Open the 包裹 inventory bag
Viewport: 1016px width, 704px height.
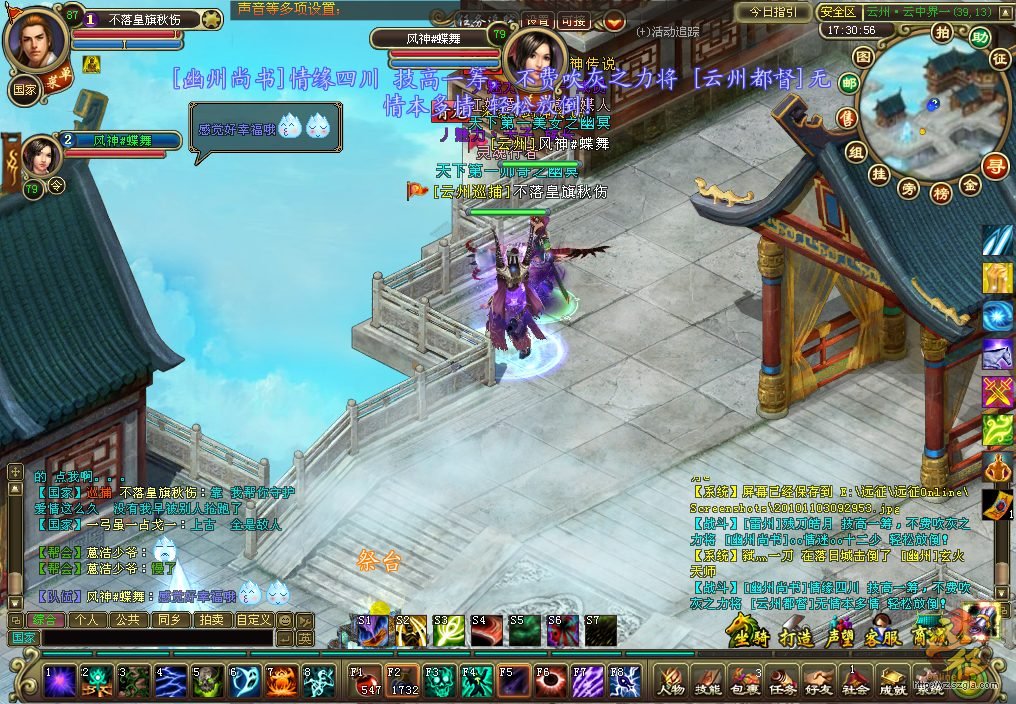[745, 682]
